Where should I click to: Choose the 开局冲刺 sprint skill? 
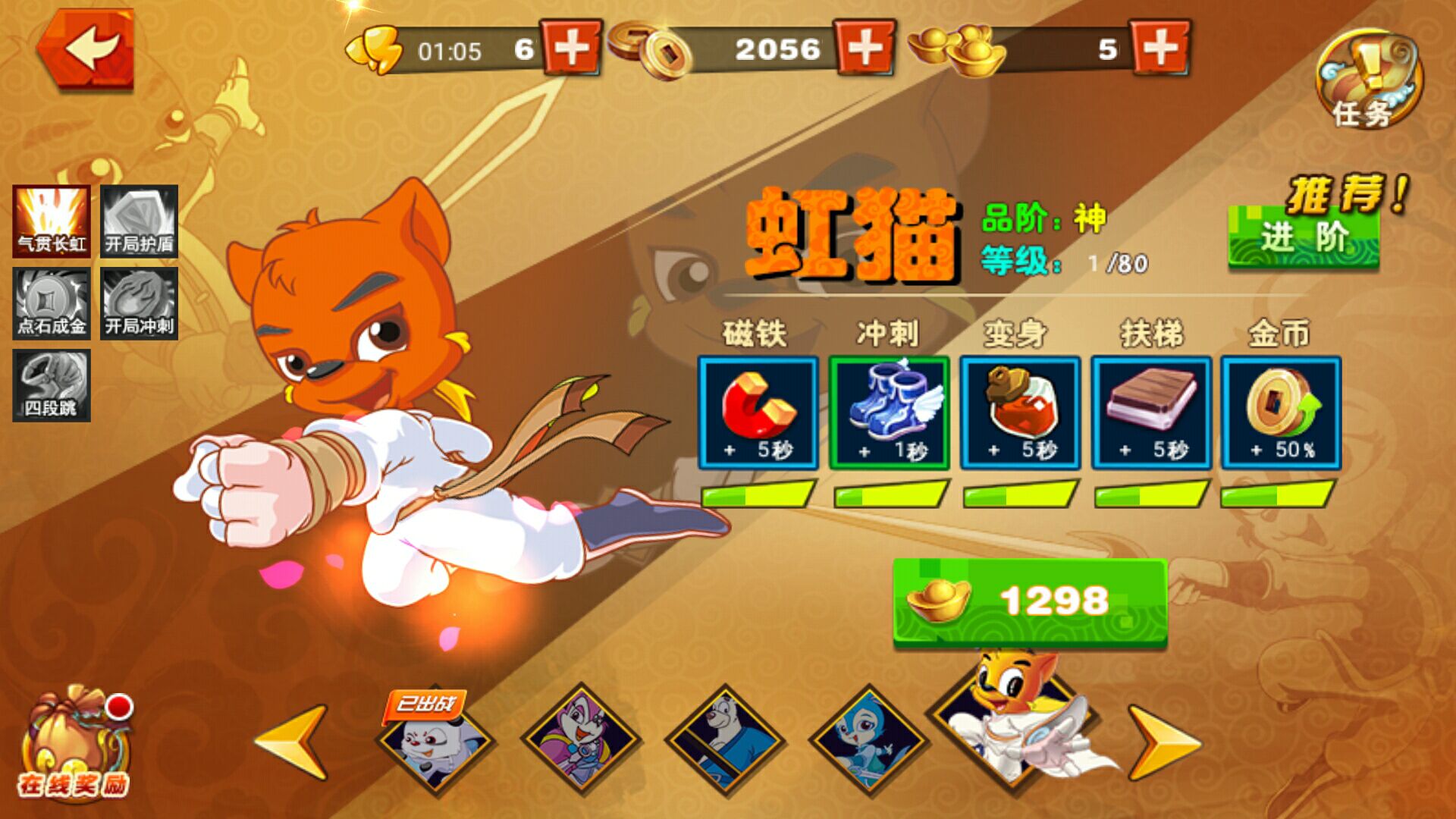tap(139, 303)
